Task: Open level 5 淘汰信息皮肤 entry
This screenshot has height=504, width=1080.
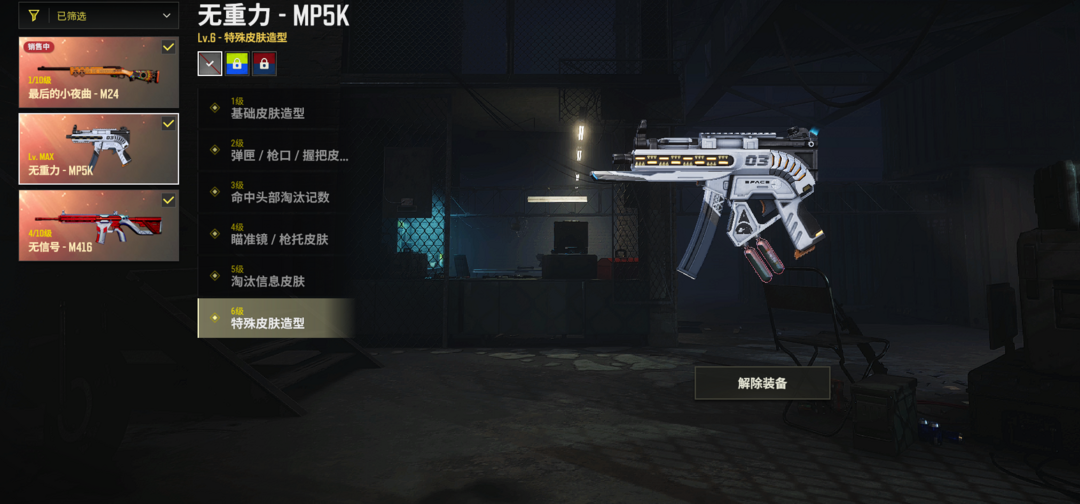Action: pyautogui.click(x=276, y=276)
